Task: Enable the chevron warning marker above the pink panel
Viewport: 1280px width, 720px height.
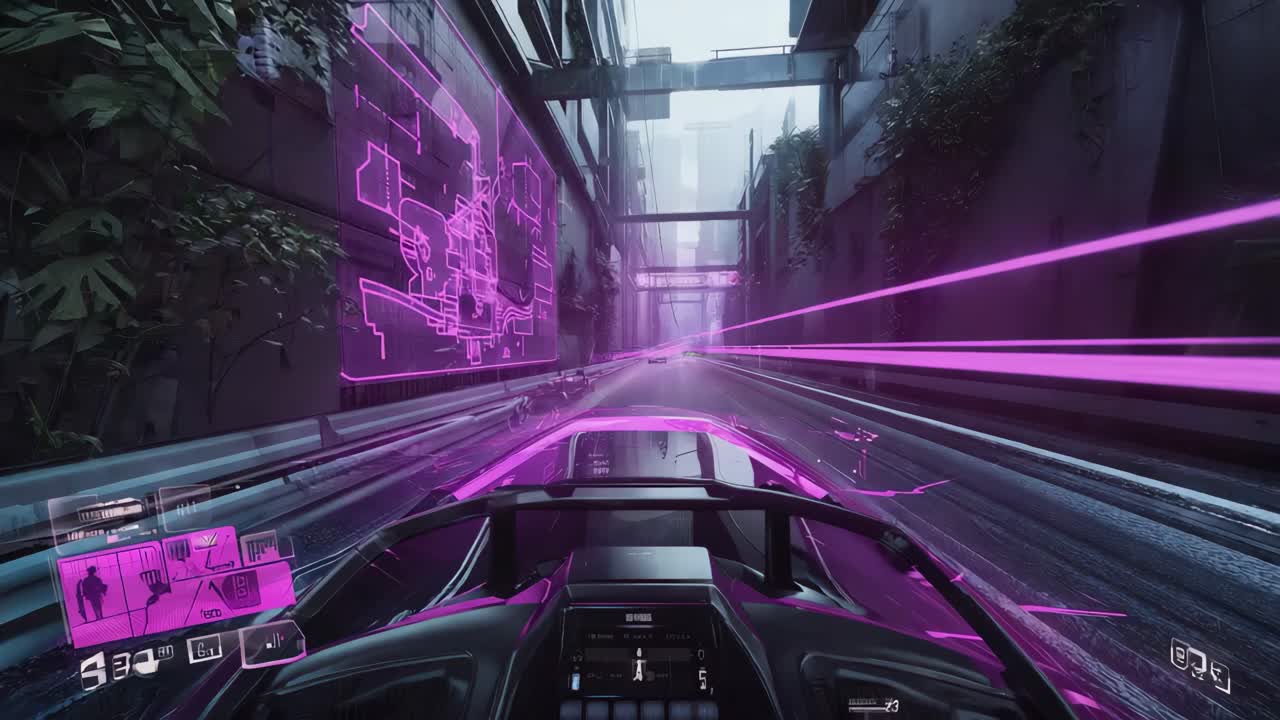Action: (207, 539)
